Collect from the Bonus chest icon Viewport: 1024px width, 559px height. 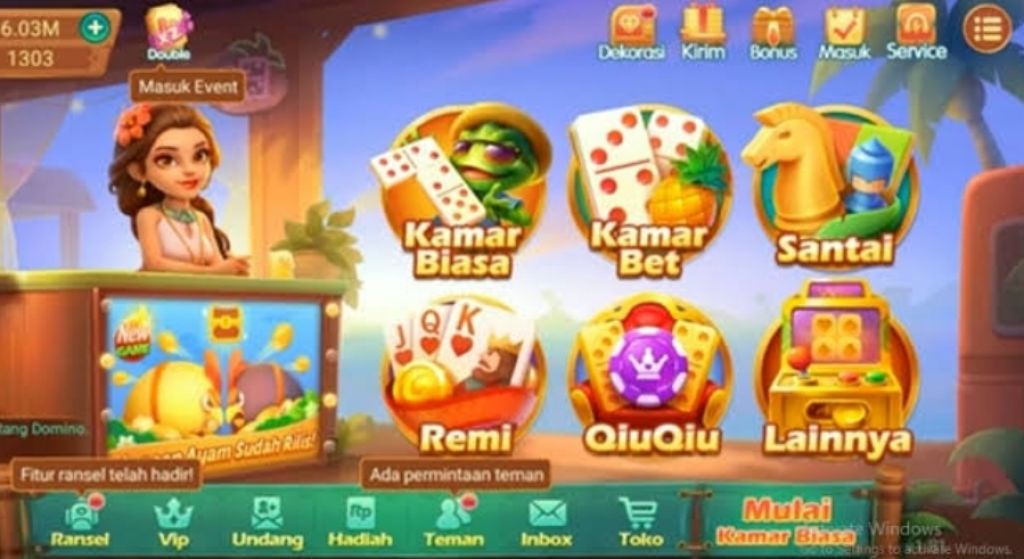[x=773, y=32]
